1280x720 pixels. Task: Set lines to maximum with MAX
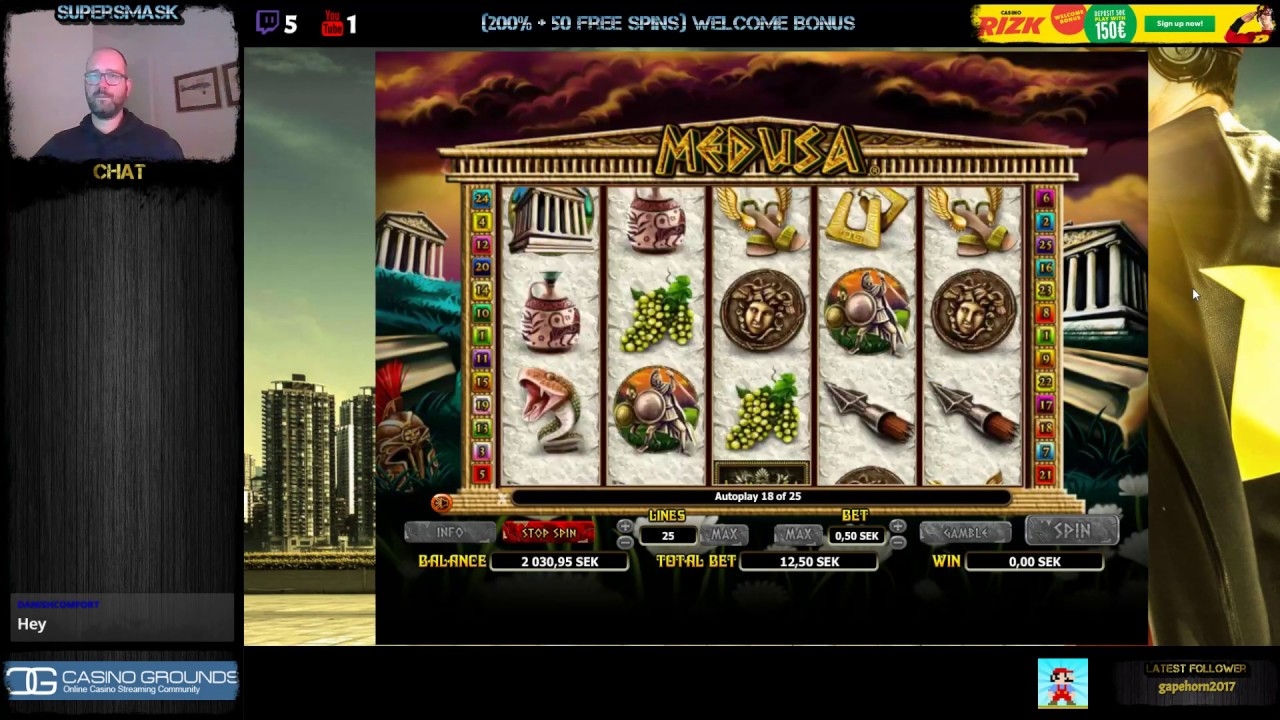[724, 535]
